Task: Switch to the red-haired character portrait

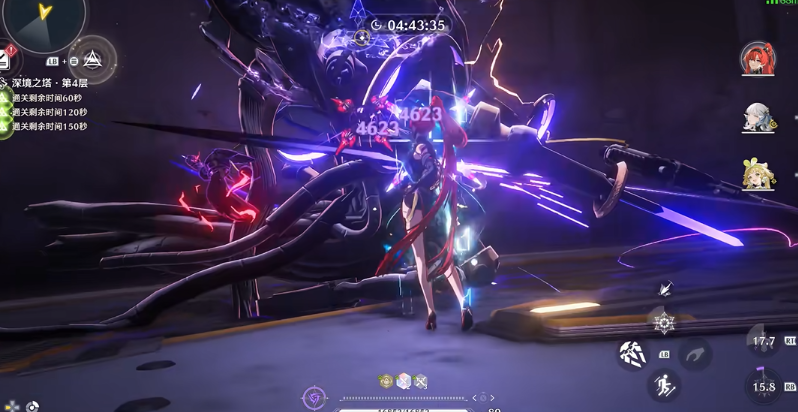Action: point(755,58)
